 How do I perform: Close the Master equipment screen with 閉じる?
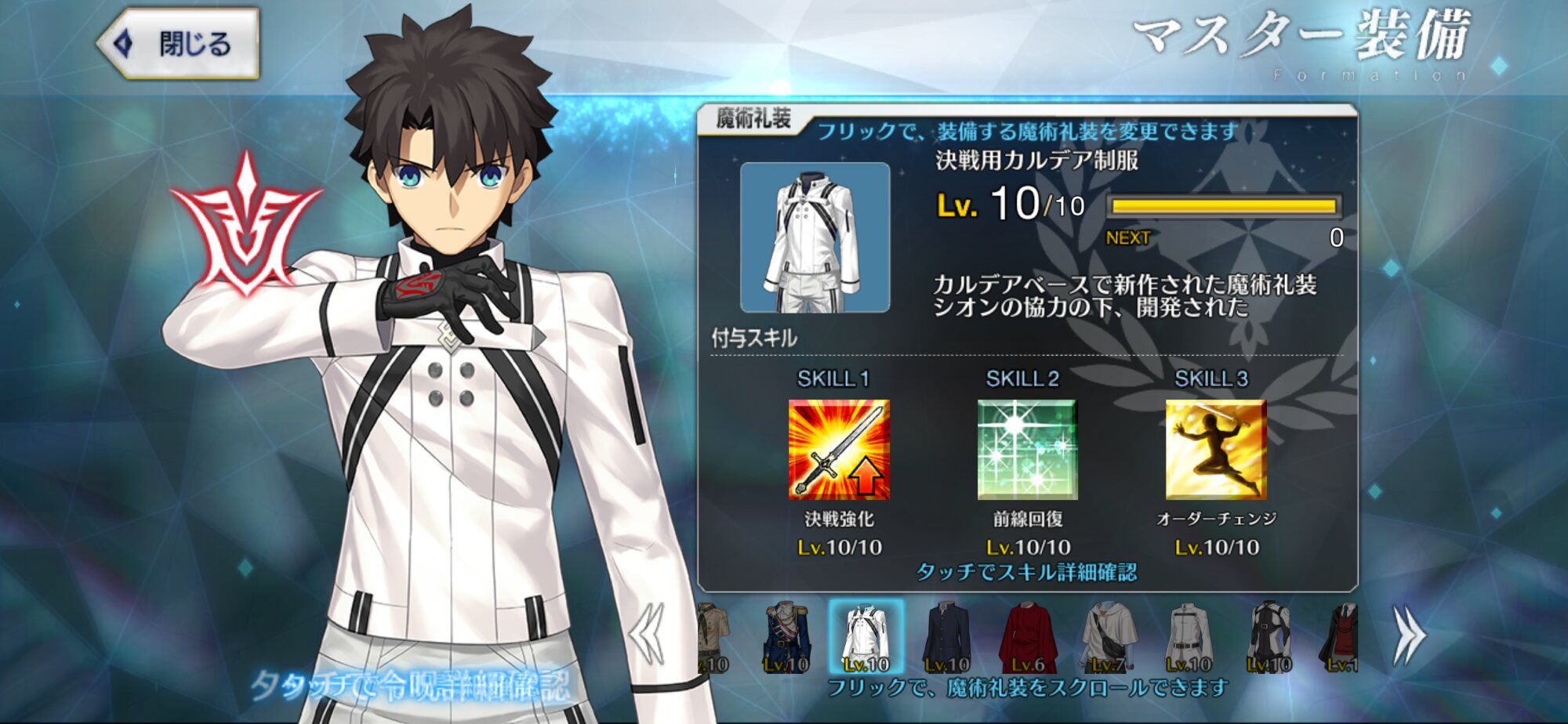pos(179,44)
